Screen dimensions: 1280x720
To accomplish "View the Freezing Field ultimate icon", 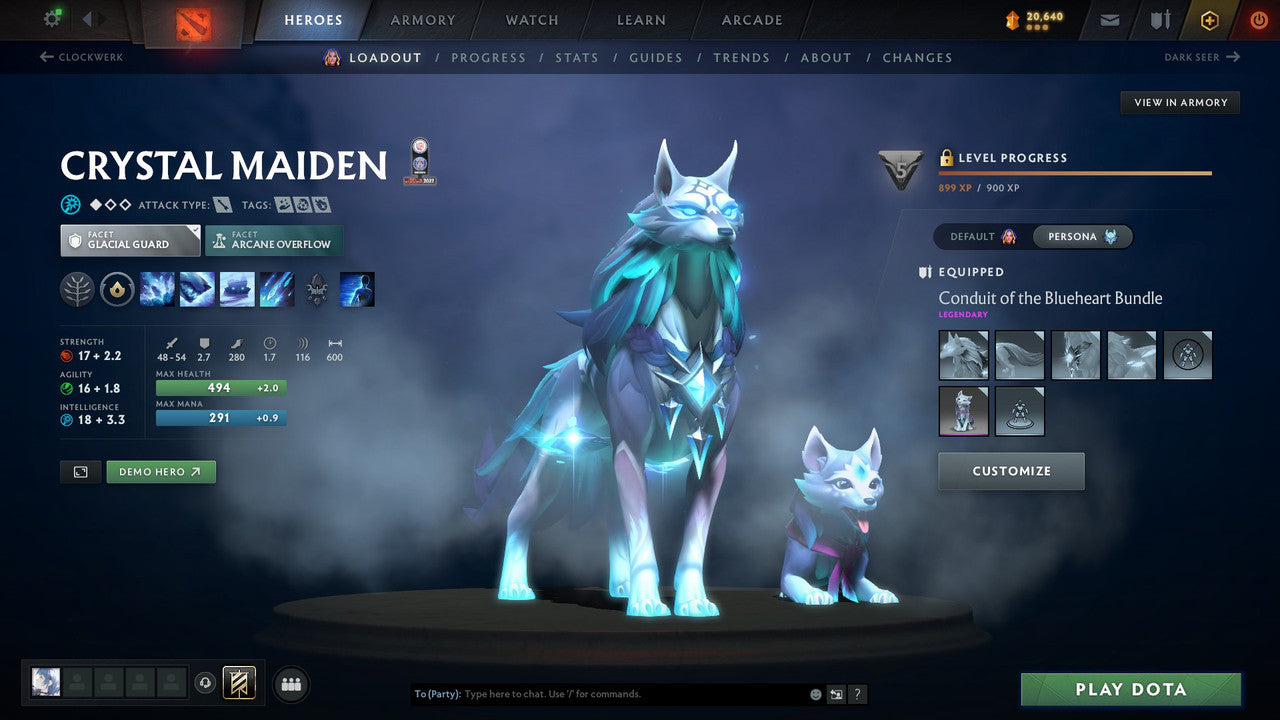I will click(277, 289).
